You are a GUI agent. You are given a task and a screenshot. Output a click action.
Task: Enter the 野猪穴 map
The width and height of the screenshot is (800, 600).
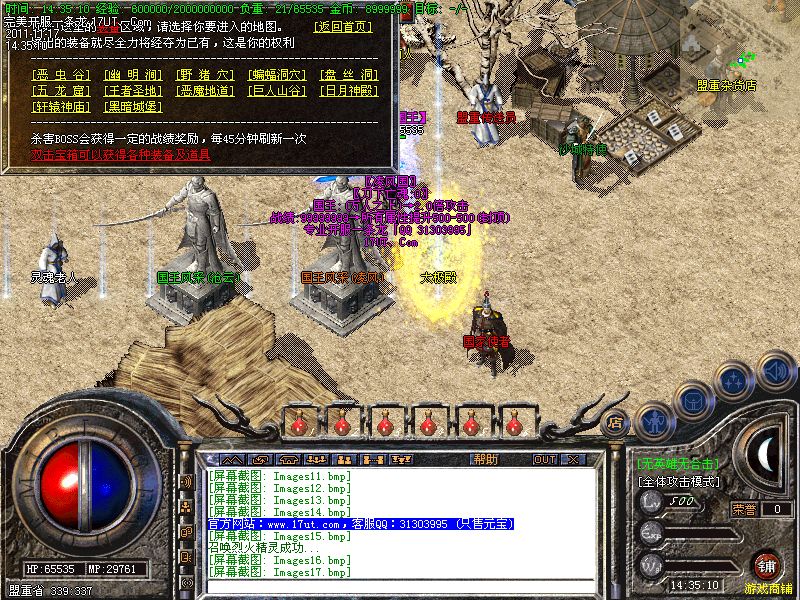[x=204, y=75]
